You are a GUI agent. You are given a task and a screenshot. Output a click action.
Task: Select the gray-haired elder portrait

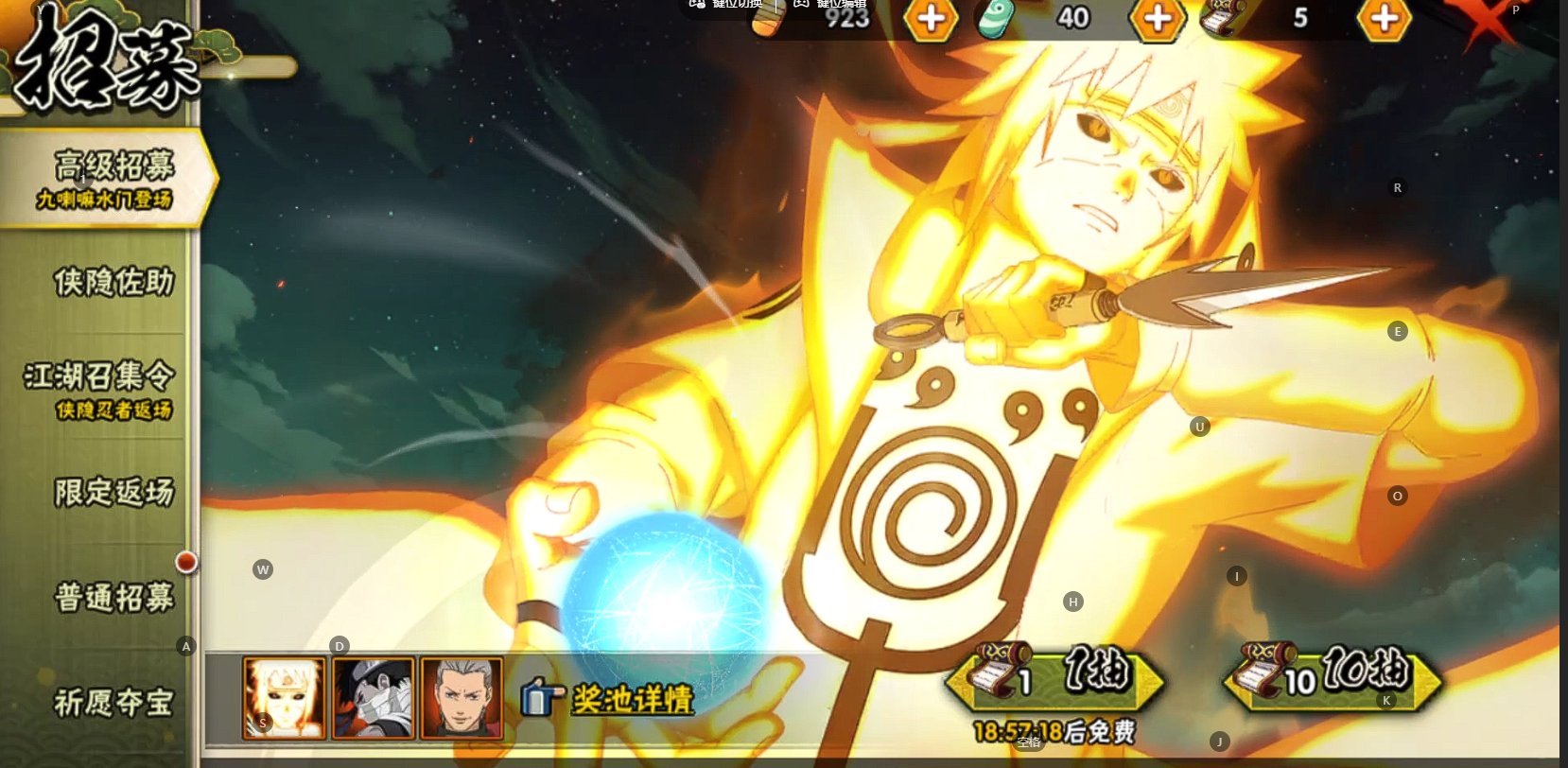pyautogui.click(x=462, y=699)
